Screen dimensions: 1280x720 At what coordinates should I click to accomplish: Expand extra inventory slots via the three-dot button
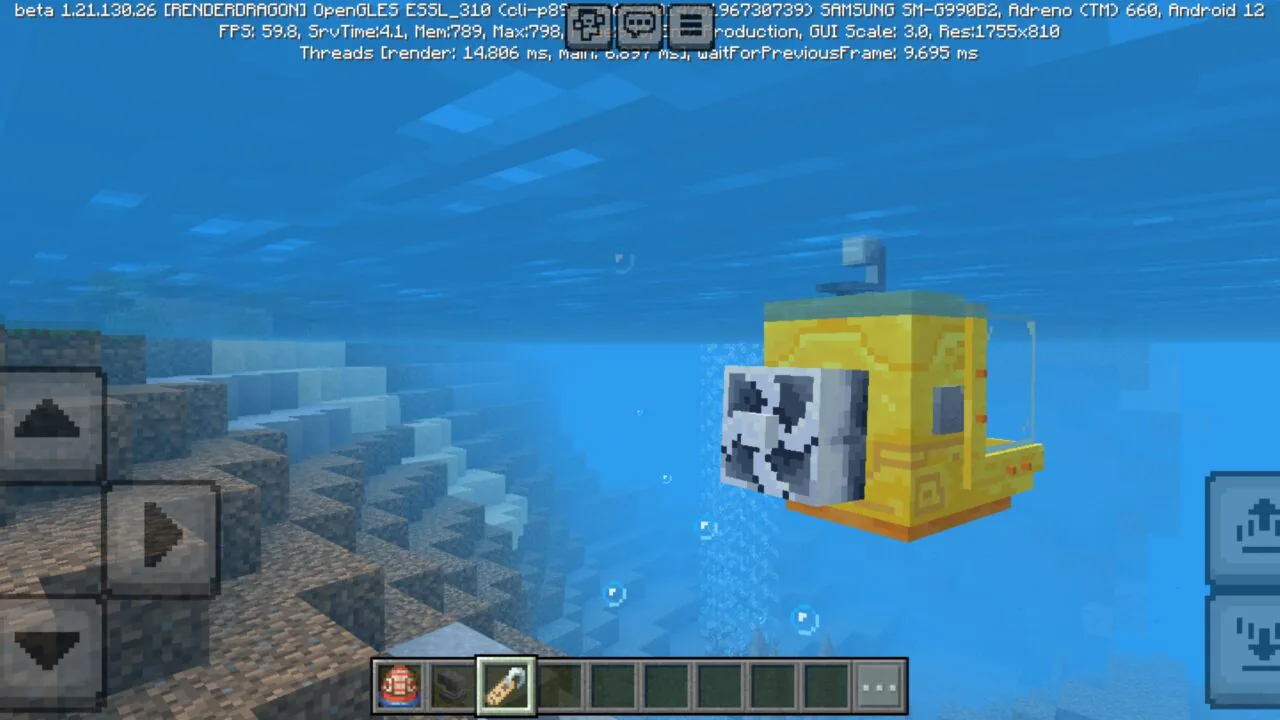click(878, 685)
